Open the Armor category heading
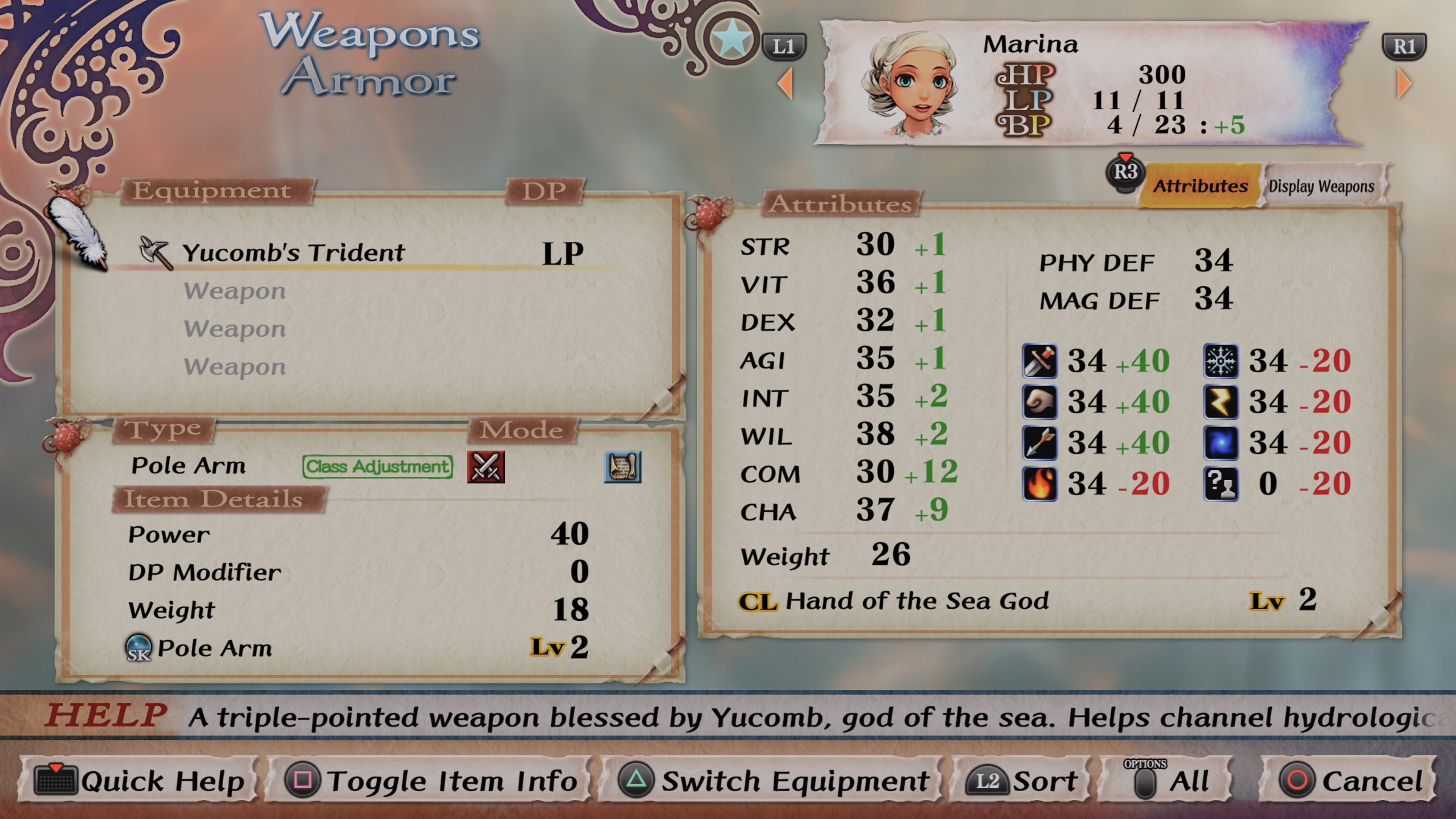Screen dimensions: 1456x819 click(369, 78)
